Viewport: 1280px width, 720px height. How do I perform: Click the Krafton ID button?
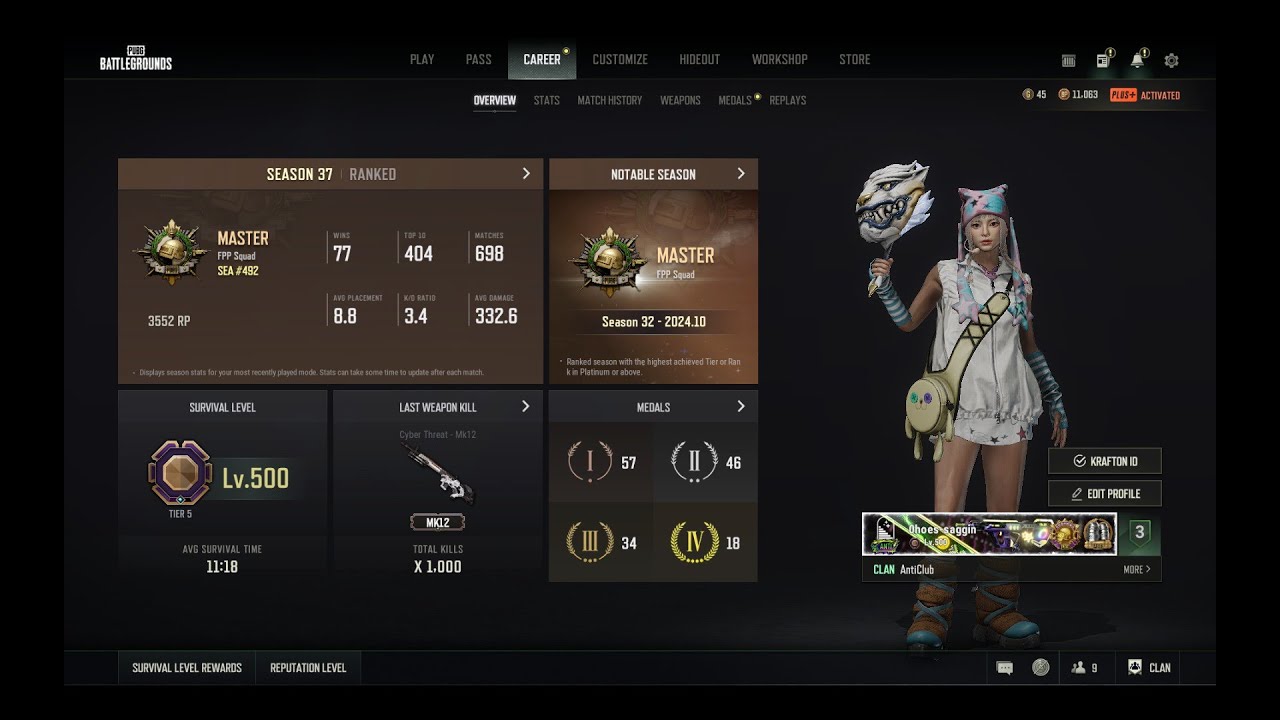[x=1104, y=461]
